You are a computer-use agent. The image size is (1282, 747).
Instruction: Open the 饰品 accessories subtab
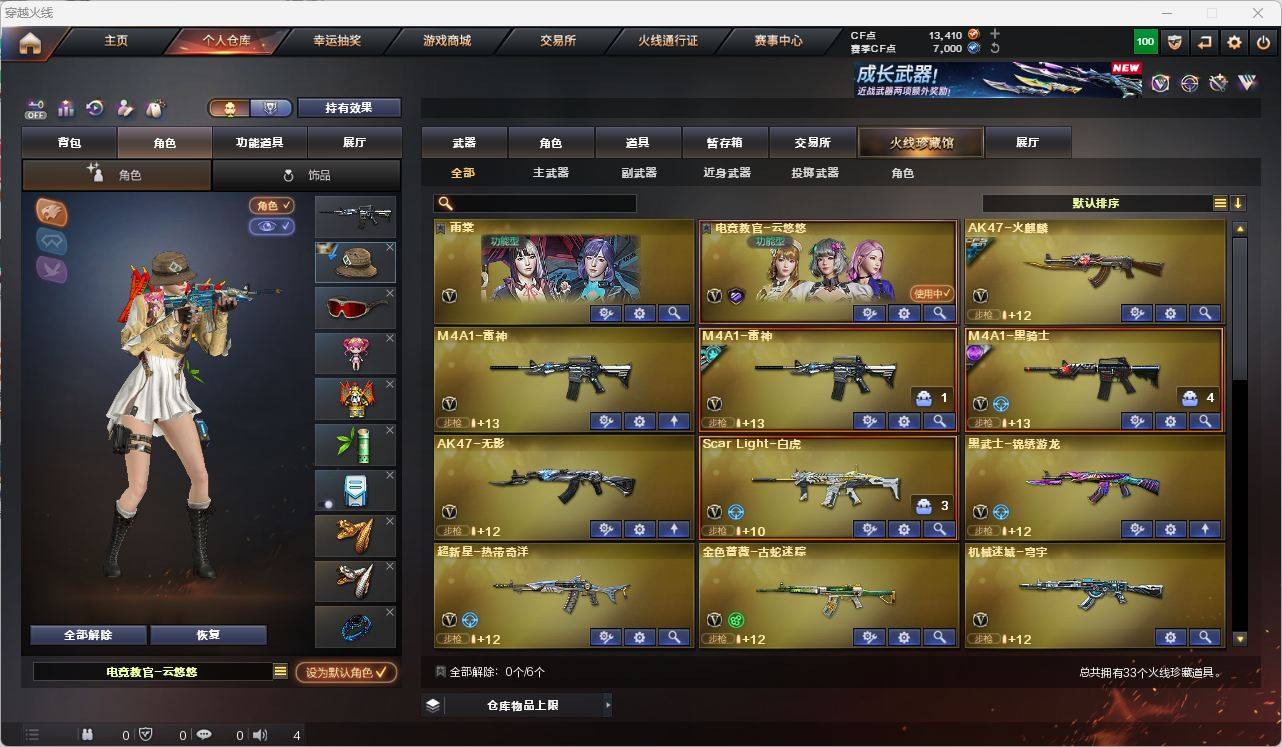tap(307, 174)
